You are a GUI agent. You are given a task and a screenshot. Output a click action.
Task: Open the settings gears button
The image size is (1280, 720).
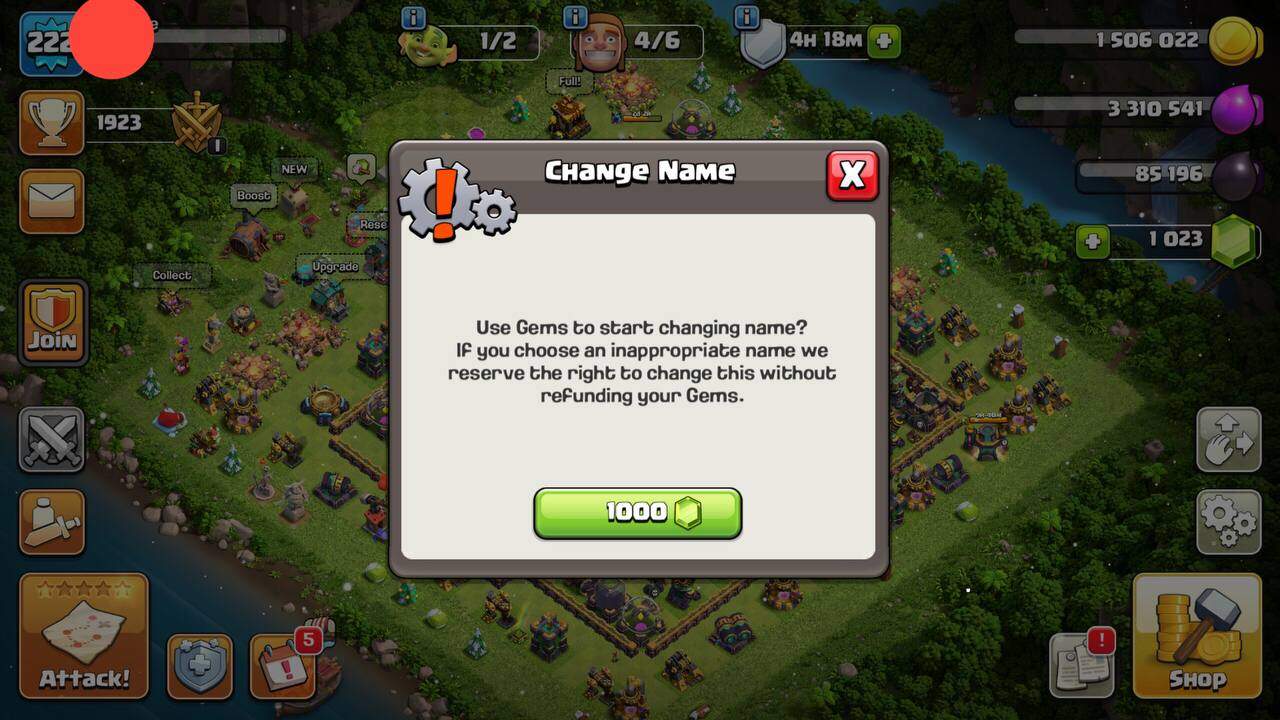point(1228,521)
